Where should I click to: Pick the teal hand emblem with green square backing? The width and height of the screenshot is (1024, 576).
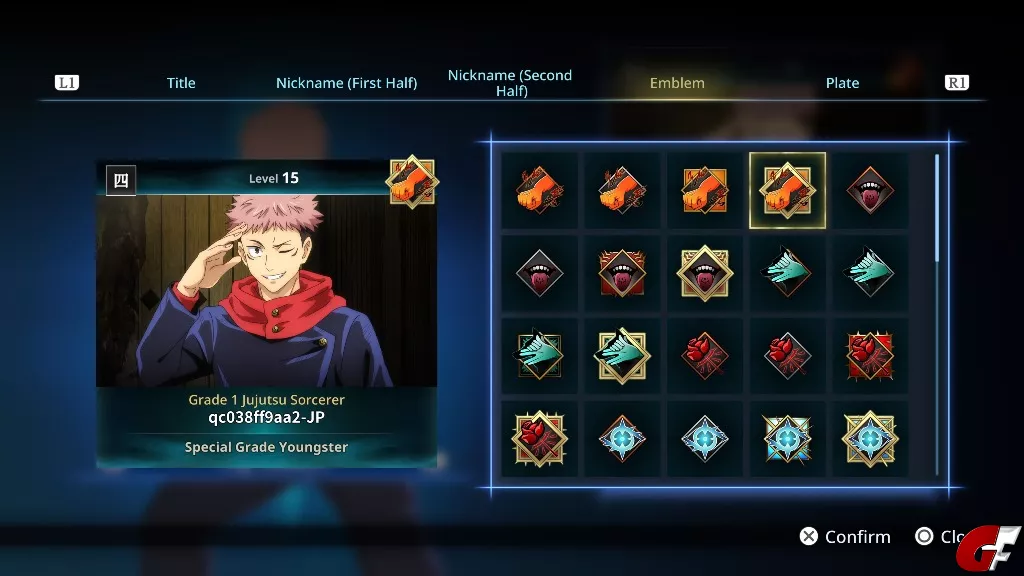539,356
